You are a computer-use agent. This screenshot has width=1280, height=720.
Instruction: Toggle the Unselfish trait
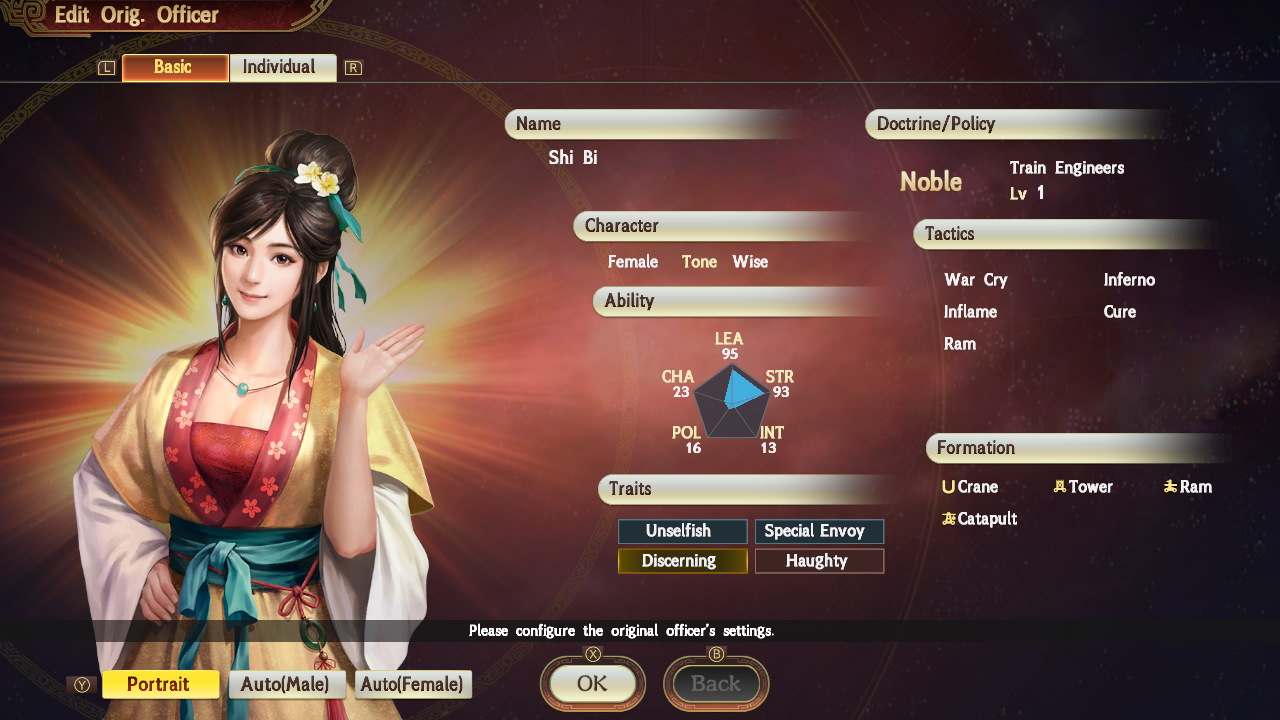[682, 531]
